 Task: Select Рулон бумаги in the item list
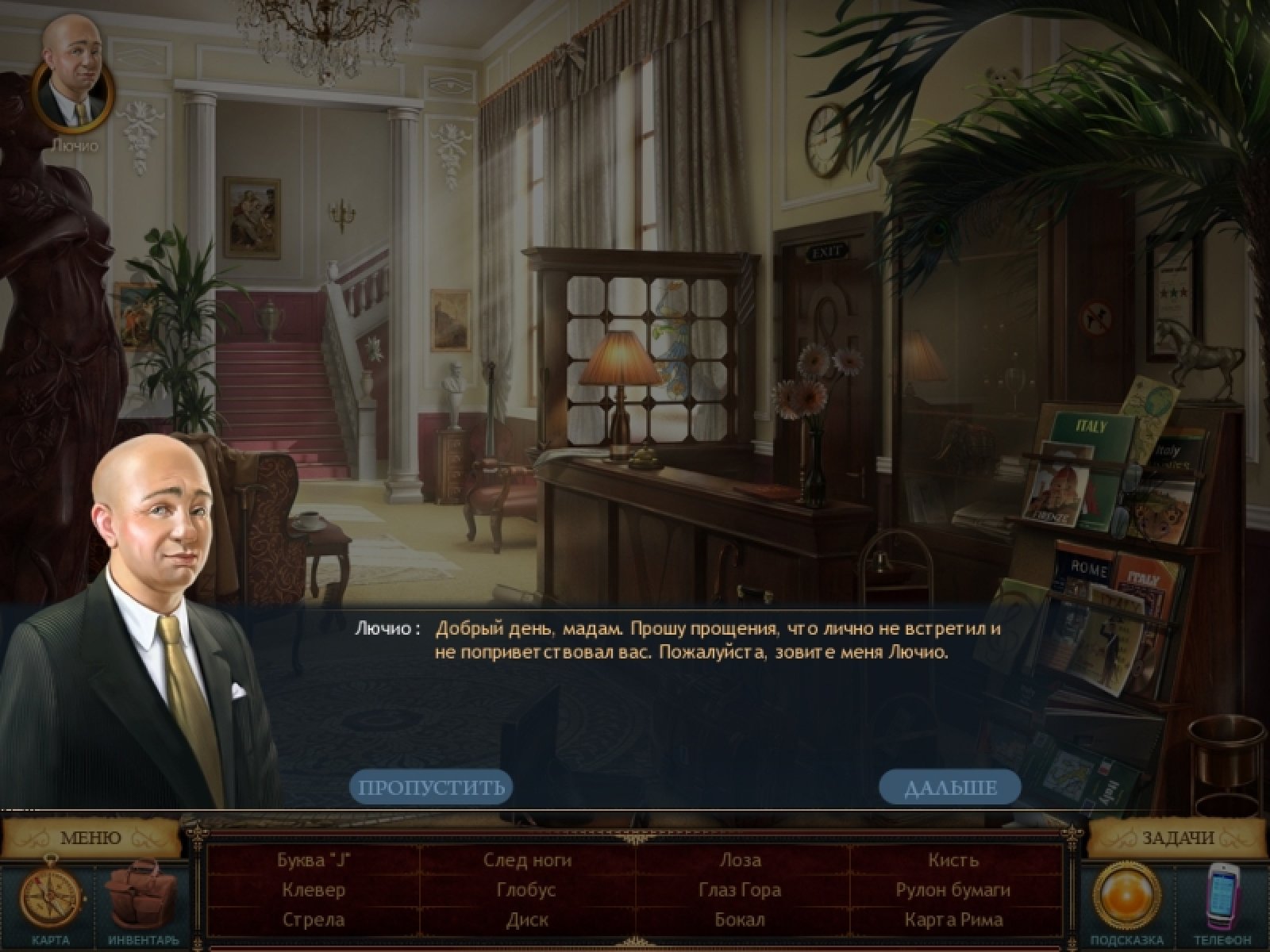coord(953,890)
